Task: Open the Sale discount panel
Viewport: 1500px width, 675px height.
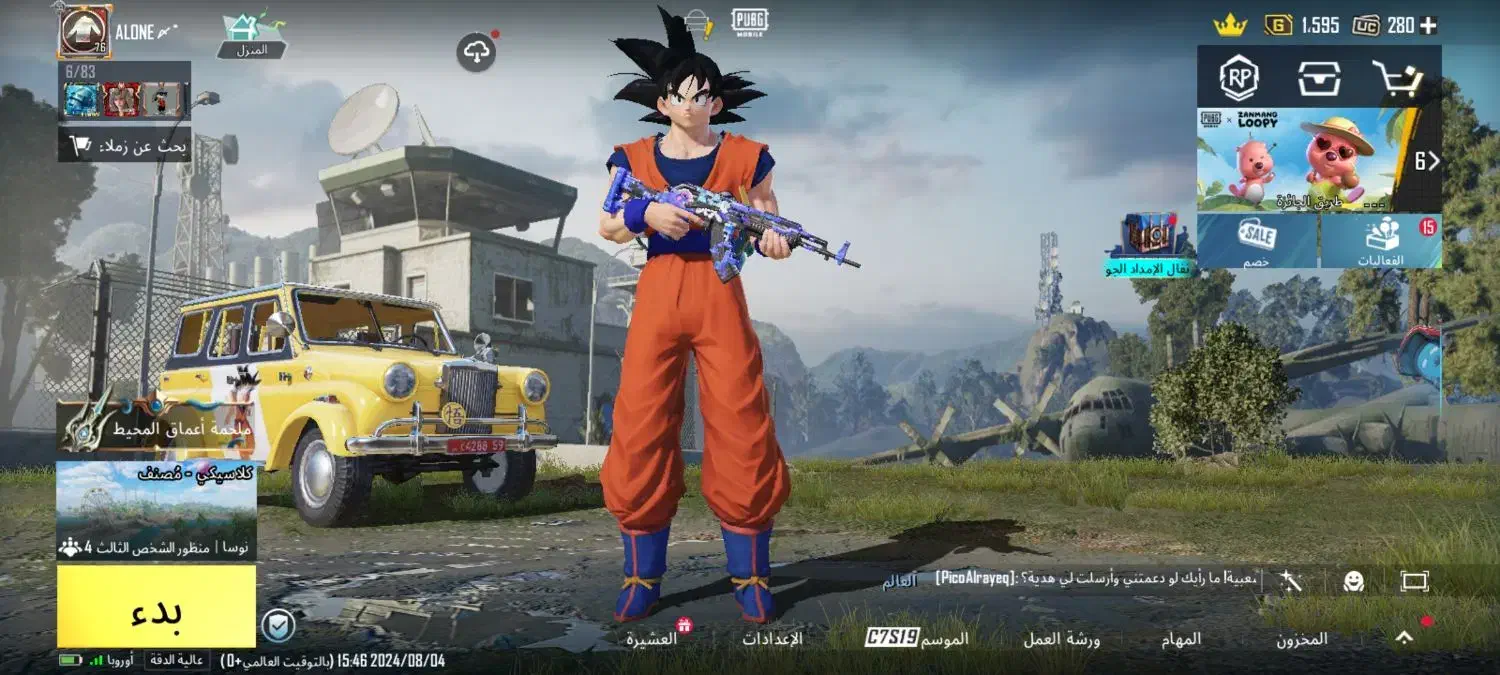Action: tap(1257, 241)
